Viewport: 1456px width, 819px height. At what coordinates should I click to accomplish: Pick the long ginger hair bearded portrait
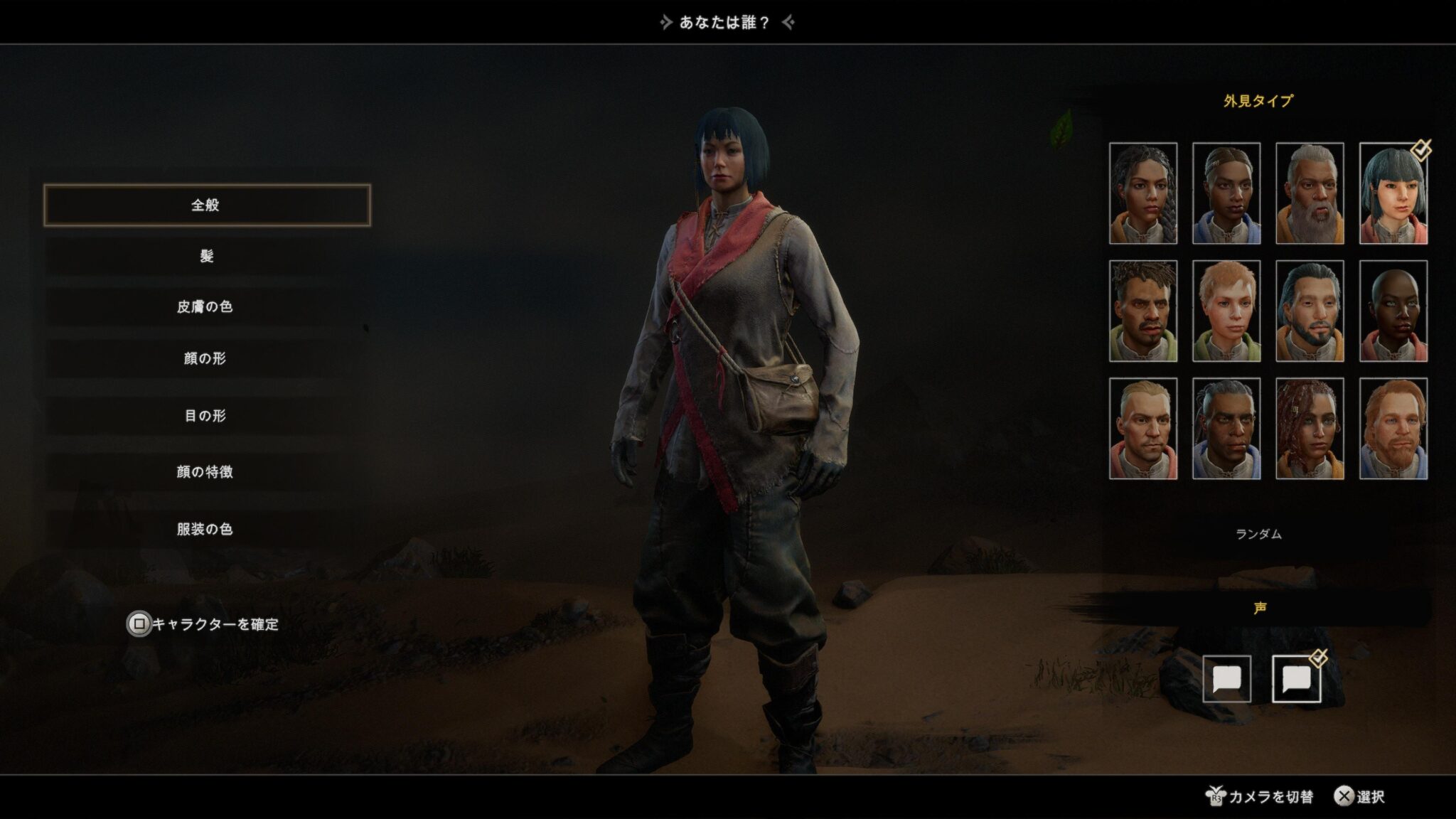(1393, 429)
